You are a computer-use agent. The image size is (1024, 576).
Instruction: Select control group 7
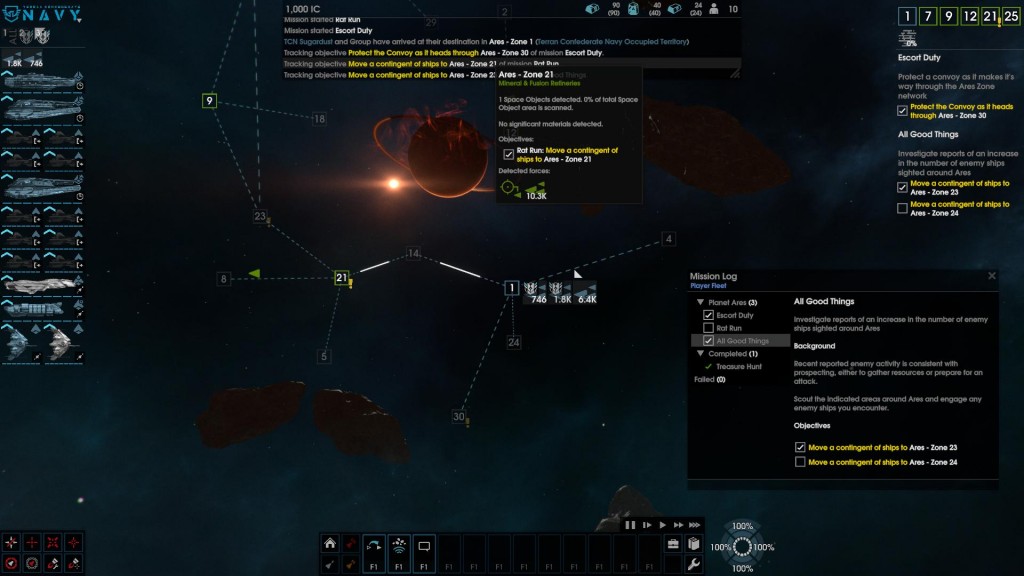pyautogui.click(x=925, y=16)
